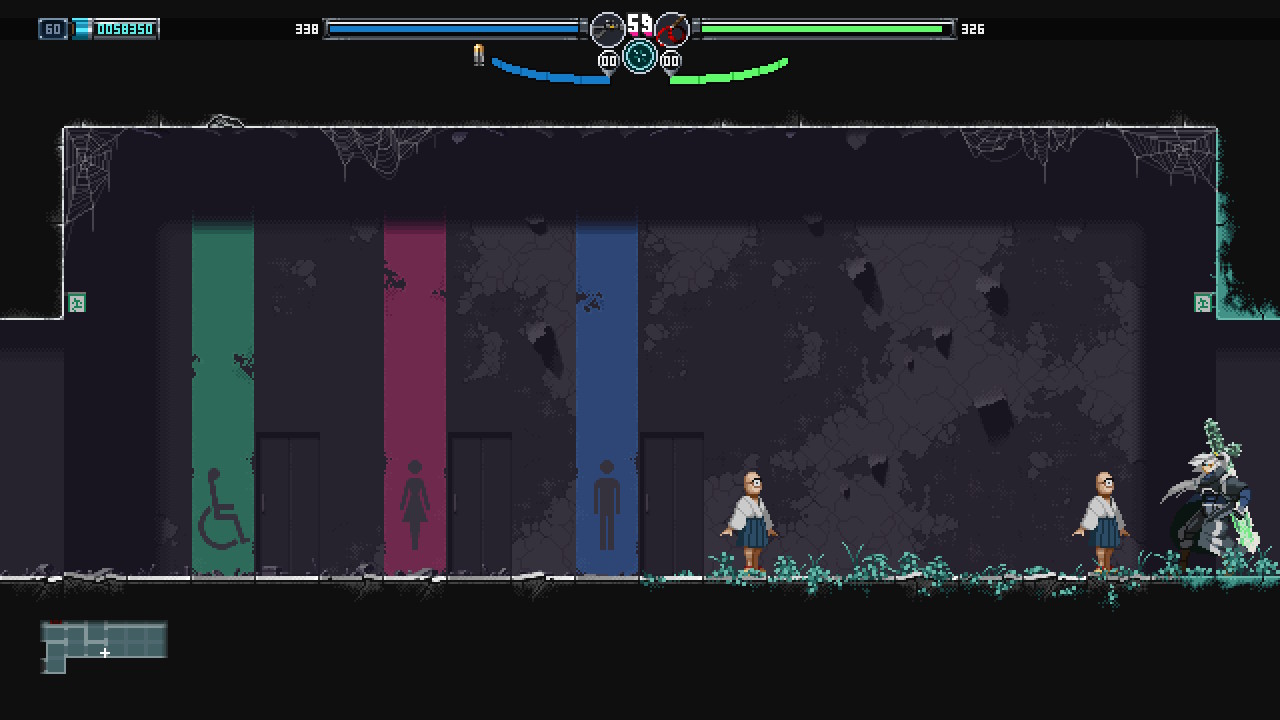
Task: Click the bullet ammo icon
Action: (479, 56)
